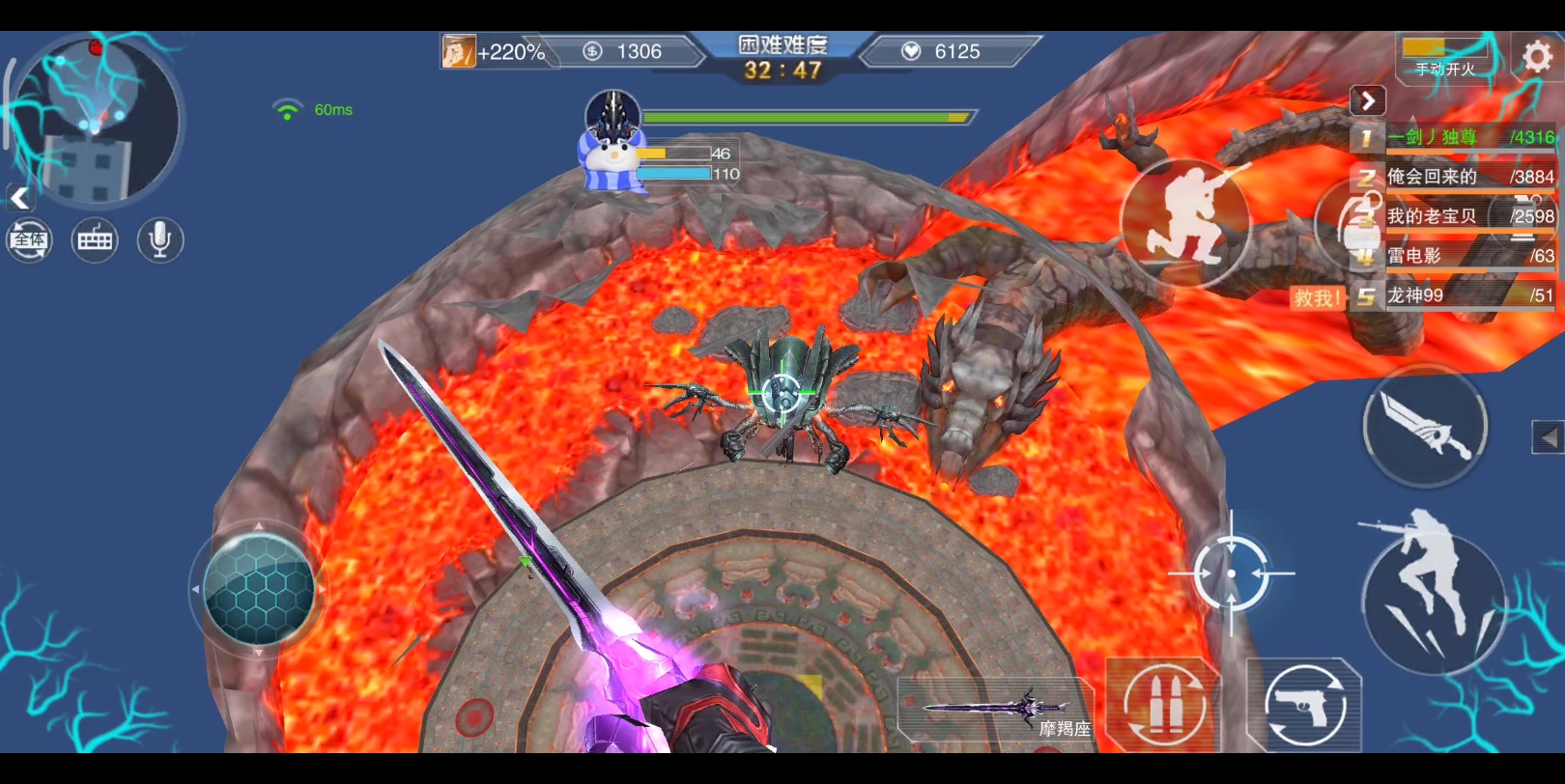Switch weapon using the pistol button
The height and width of the screenshot is (784, 1565).
click(1304, 705)
